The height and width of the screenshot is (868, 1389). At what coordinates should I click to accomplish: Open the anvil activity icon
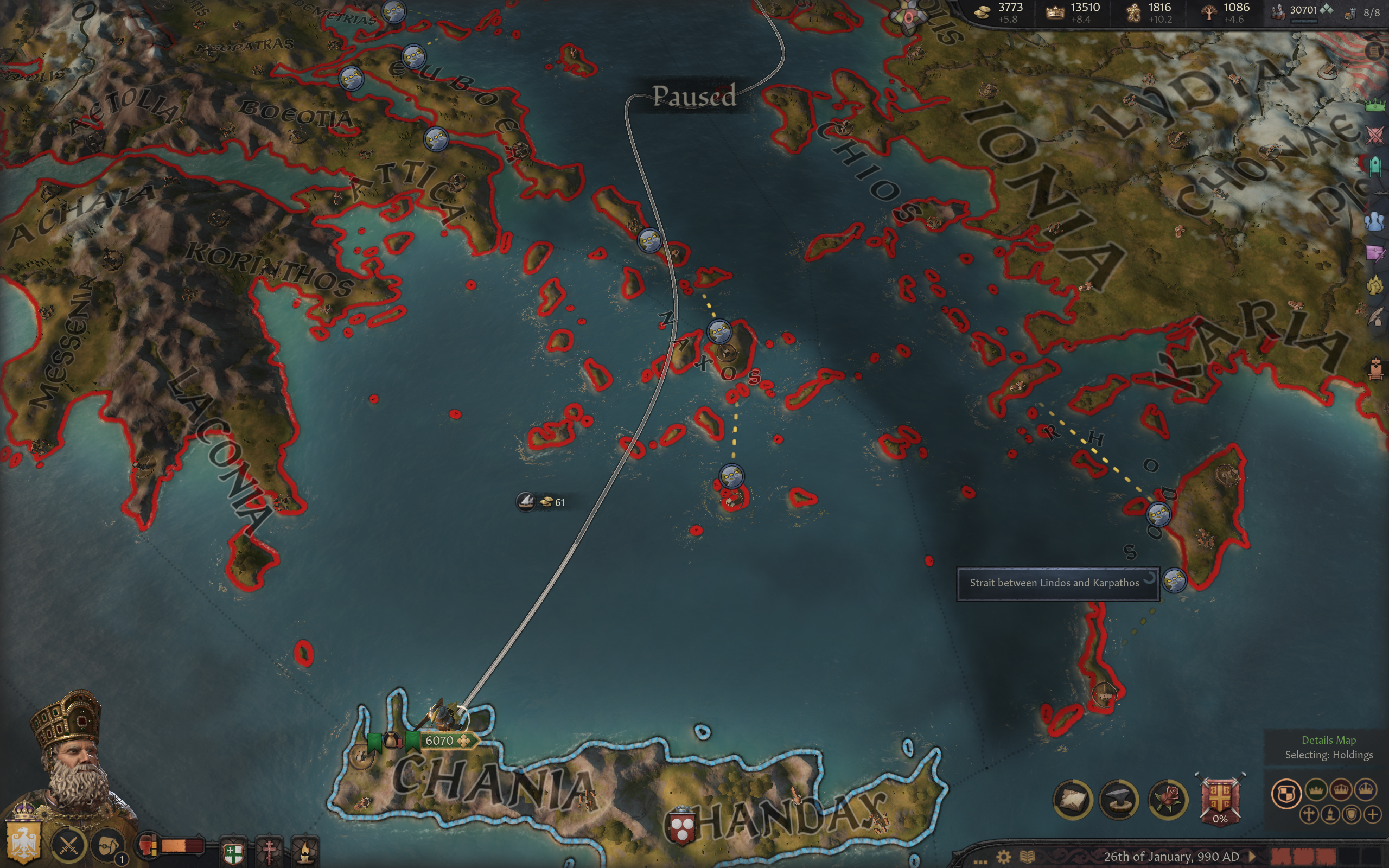(1119, 799)
